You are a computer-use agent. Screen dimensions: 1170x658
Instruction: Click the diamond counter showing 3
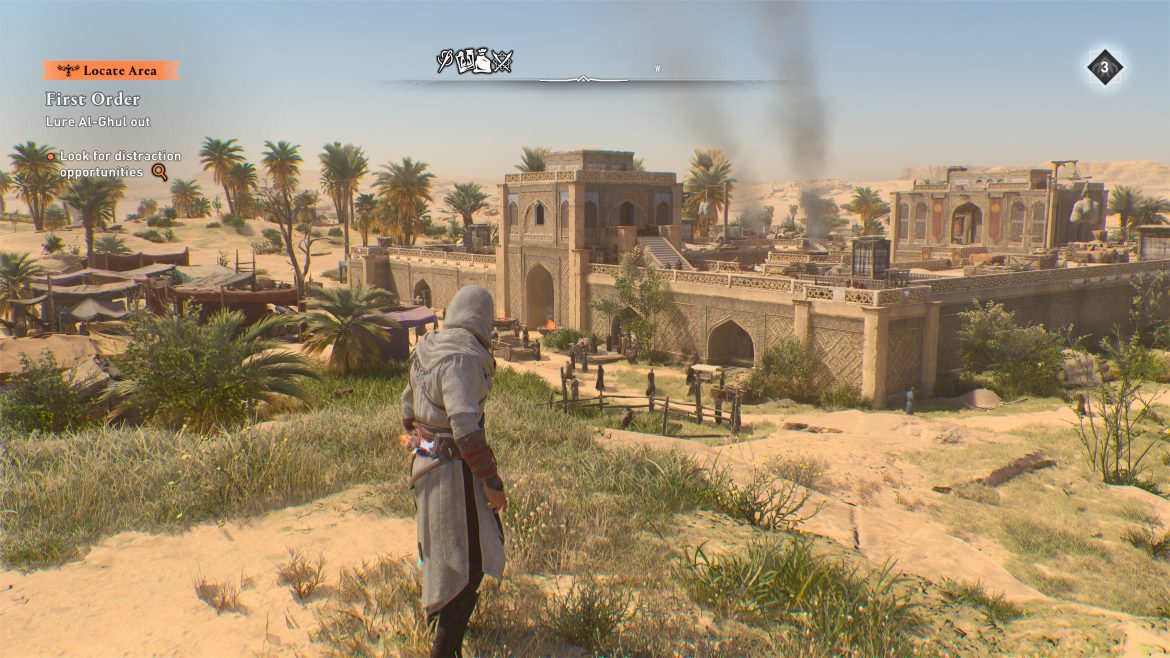[1104, 68]
